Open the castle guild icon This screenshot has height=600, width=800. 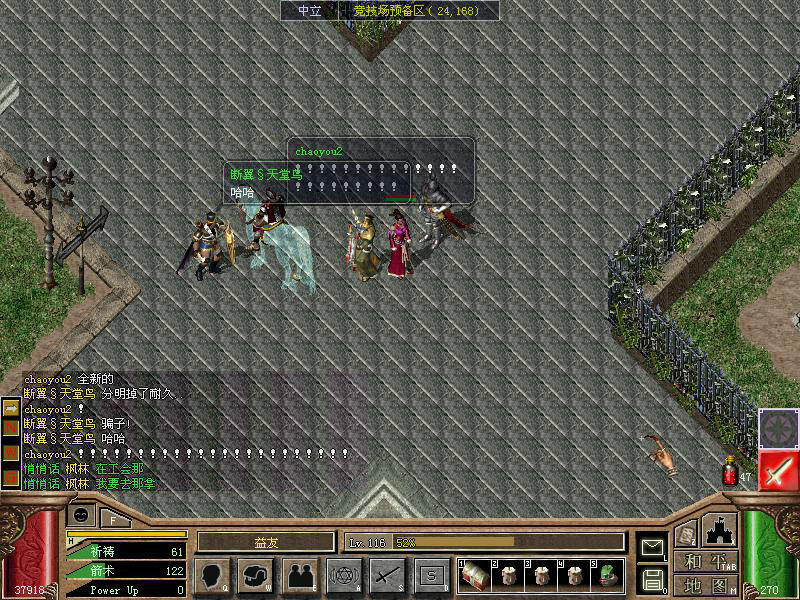pyautogui.click(x=720, y=530)
